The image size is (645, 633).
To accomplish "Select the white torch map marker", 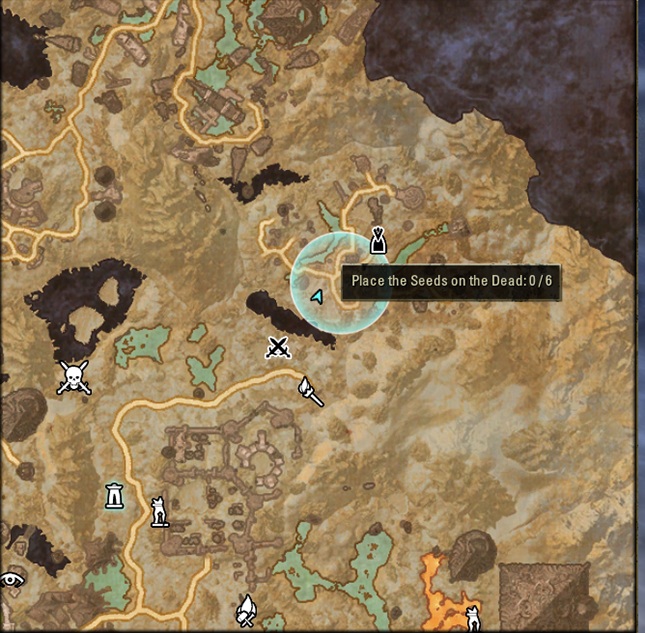I will [x=311, y=391].
